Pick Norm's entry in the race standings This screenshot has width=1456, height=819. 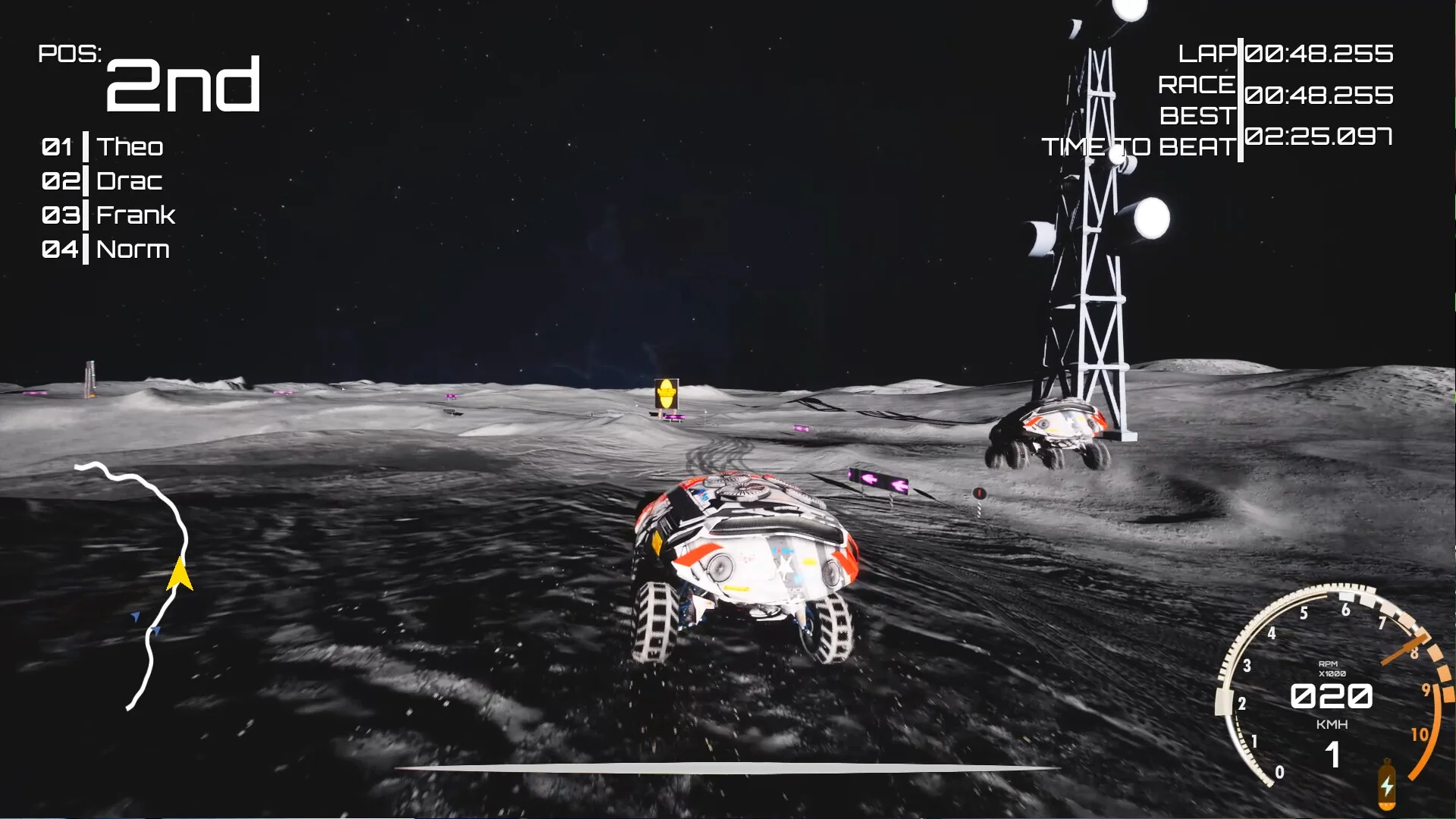pos(133,249)
